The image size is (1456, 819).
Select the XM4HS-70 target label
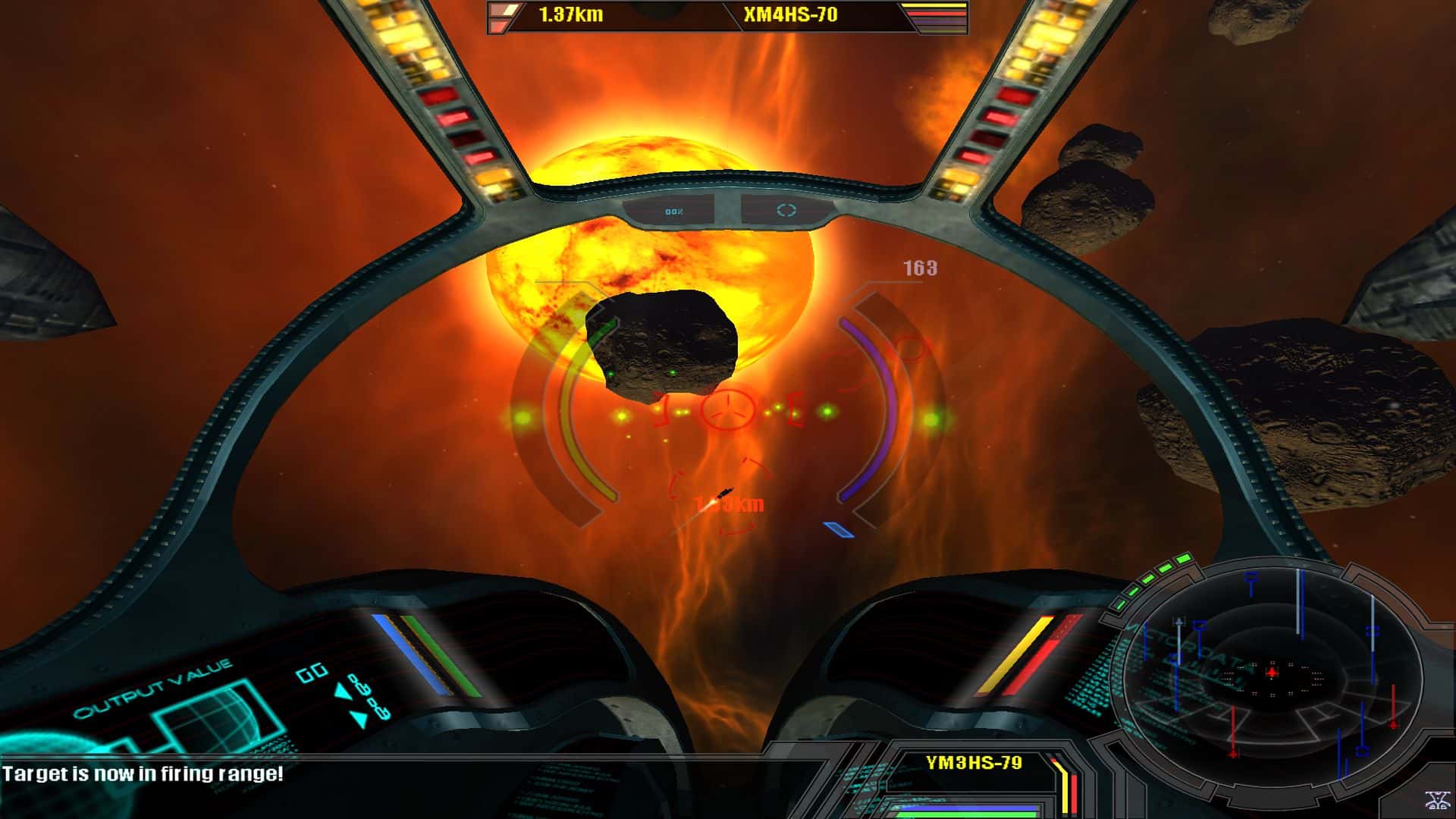point(790,15)
